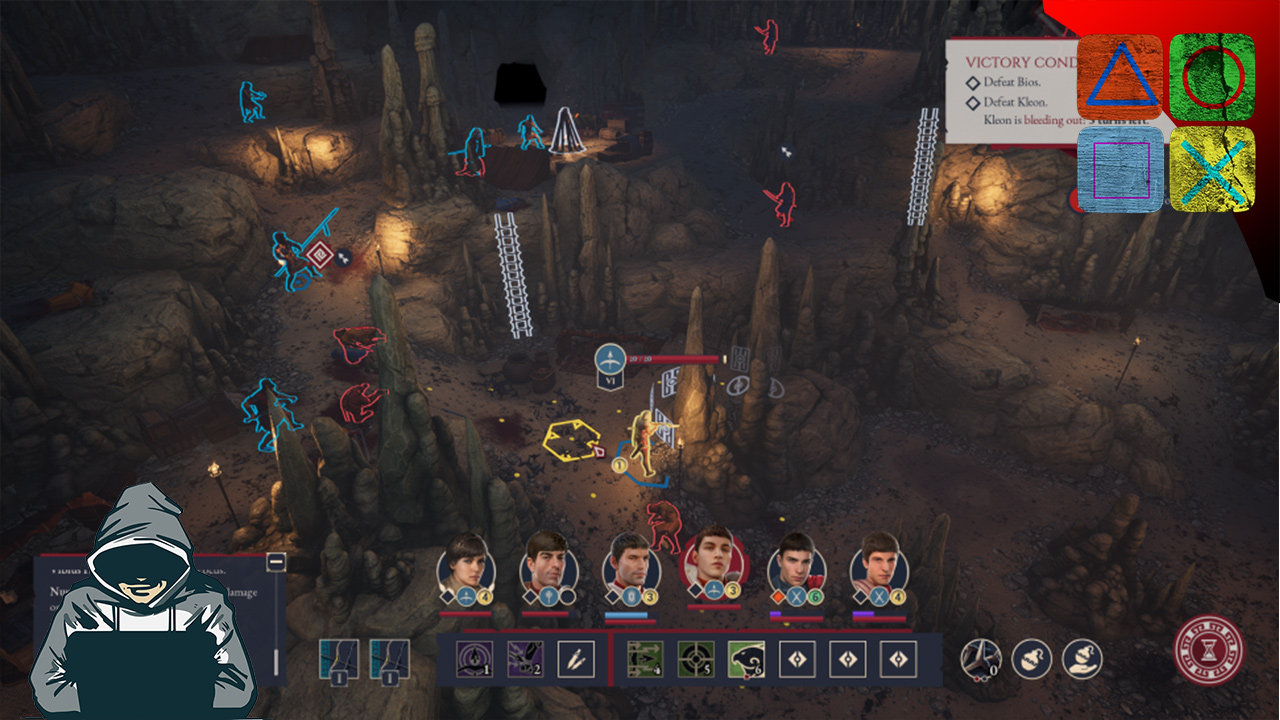This screenshot has width=1280, height=720.
Task: End the turn with the hourglass button
Action: (x=1209, y=649)
